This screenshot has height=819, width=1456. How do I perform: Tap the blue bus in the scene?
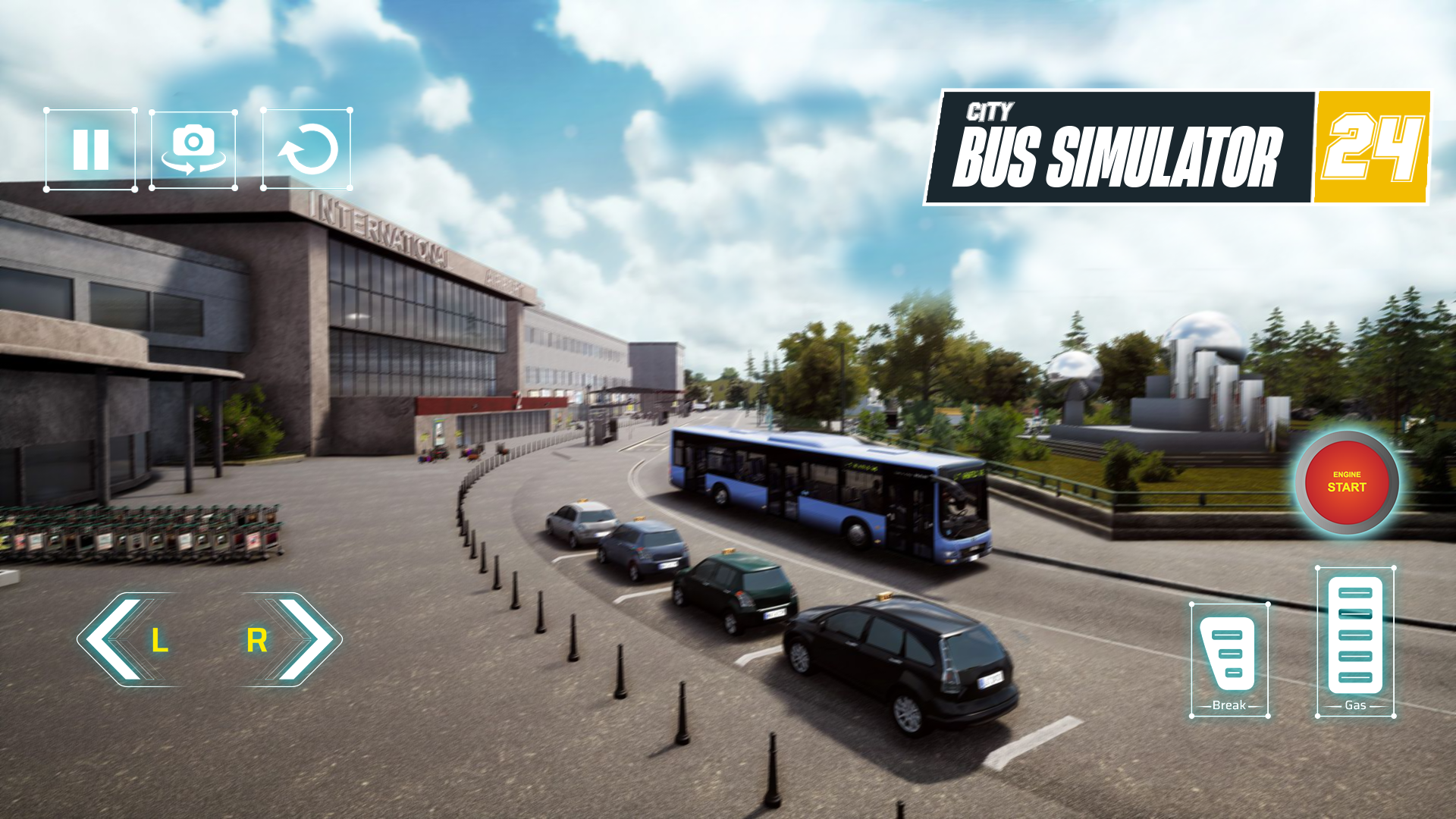[819, 493]
